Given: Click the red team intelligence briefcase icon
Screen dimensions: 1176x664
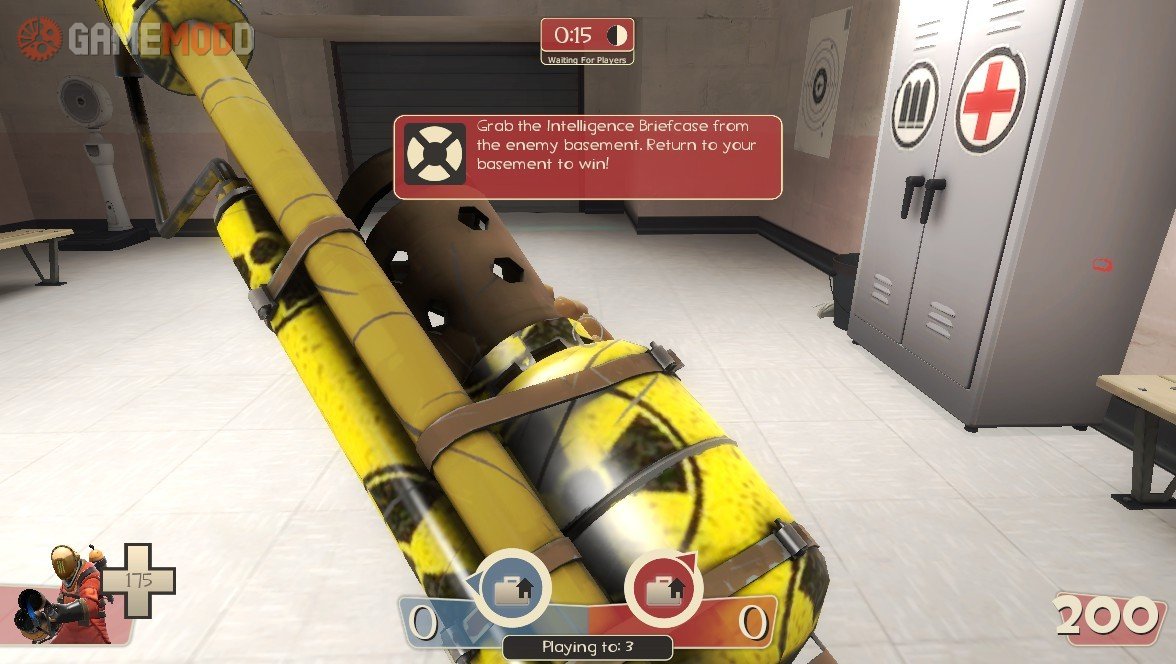Looking at the screenshot, I should coord(663,590).
